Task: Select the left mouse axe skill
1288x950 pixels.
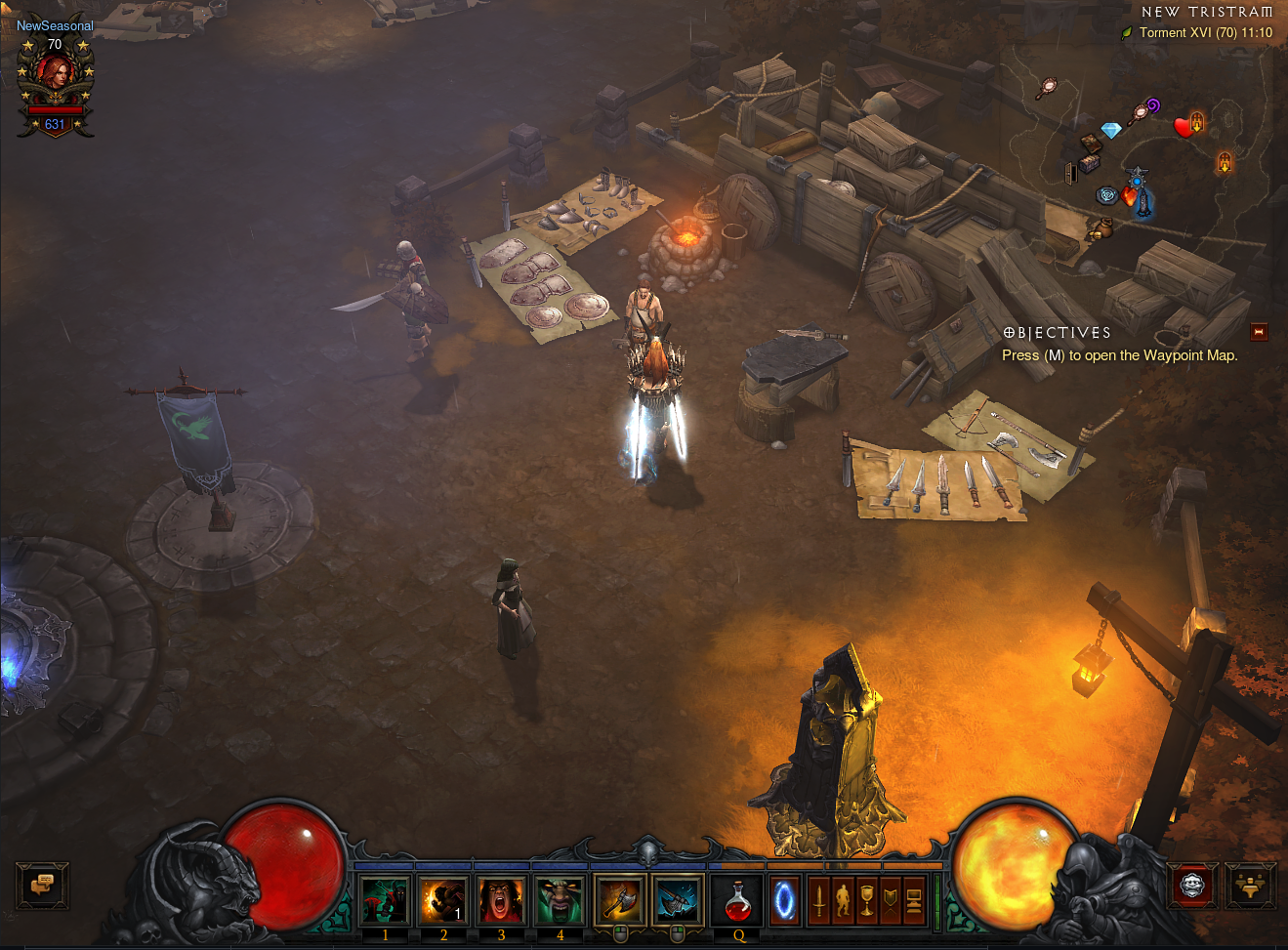Action: 619,899
